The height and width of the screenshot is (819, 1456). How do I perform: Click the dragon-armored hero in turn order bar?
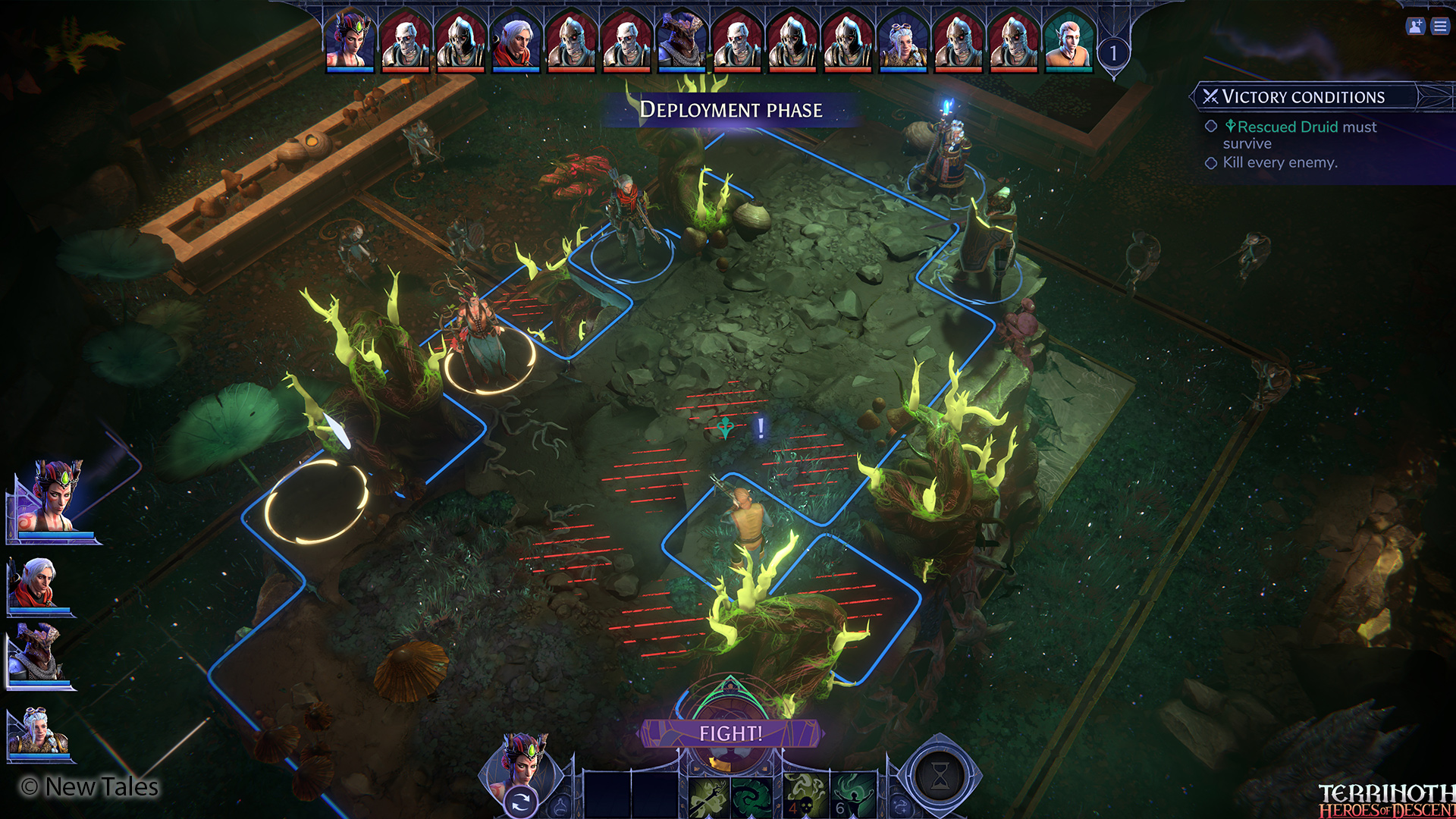(681, 41)
